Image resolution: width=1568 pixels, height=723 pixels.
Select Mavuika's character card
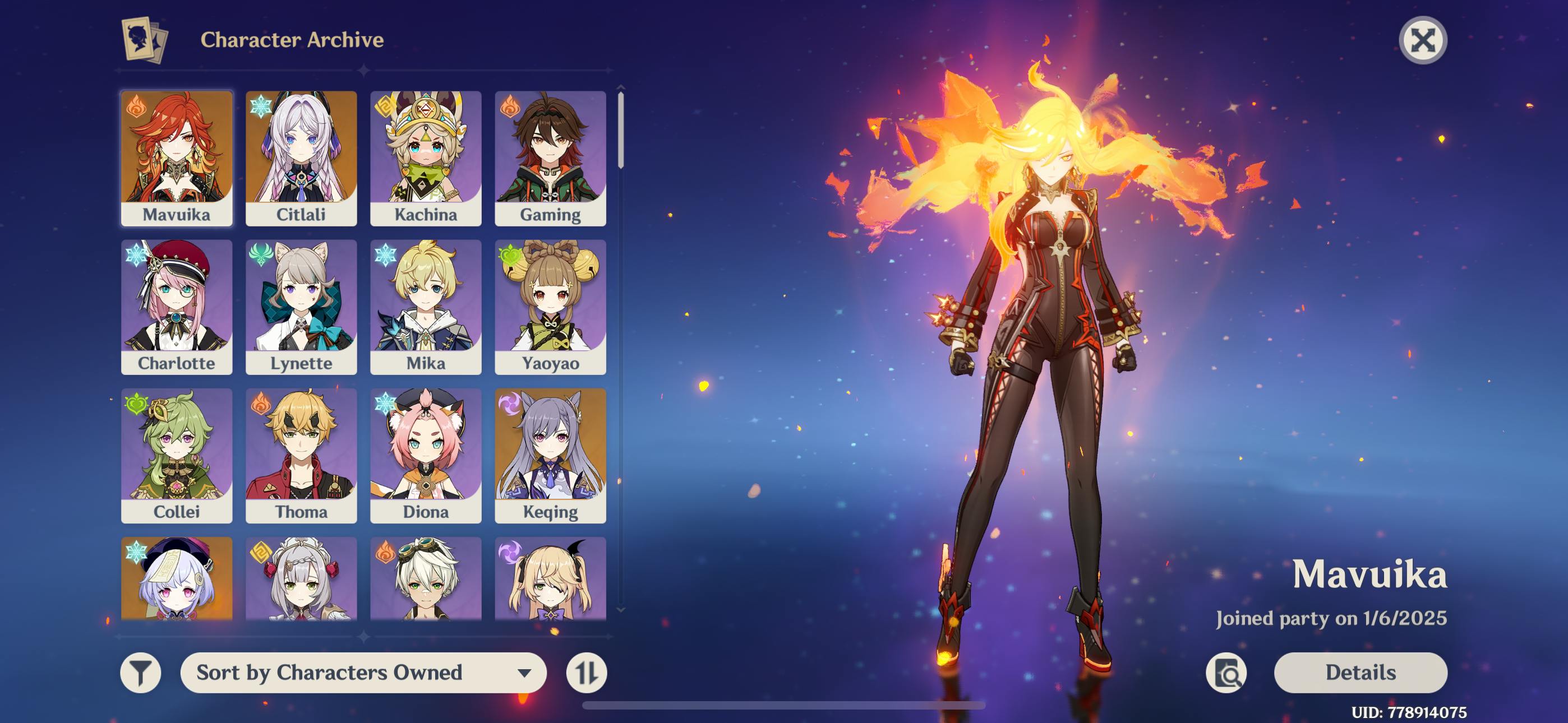pyautogui.click(x=177, y=158)
